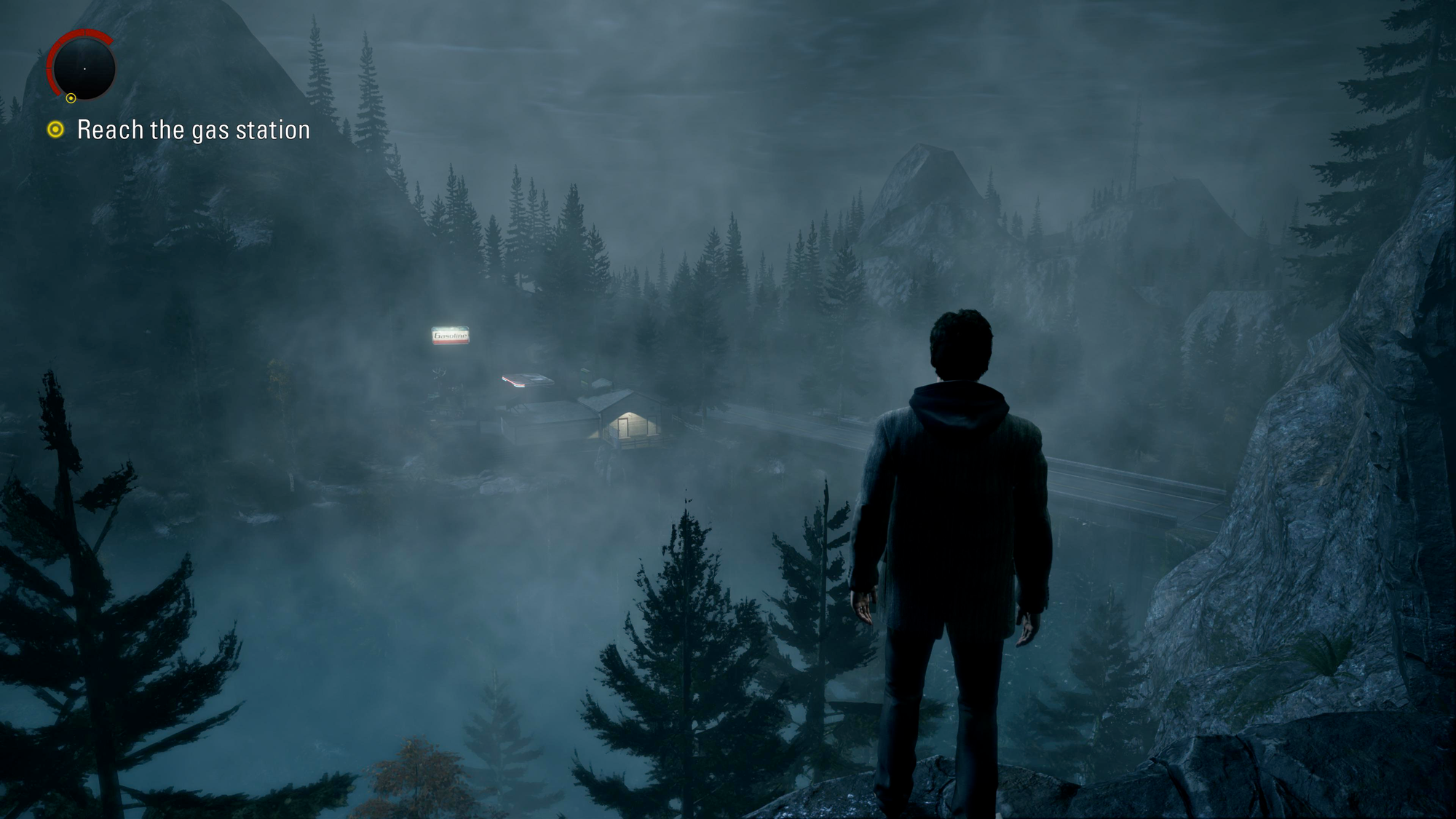Click the white player dot inside the compass
Image resolution: width=1456 pixels, height=819 pixels.
(x=84, y=68)
